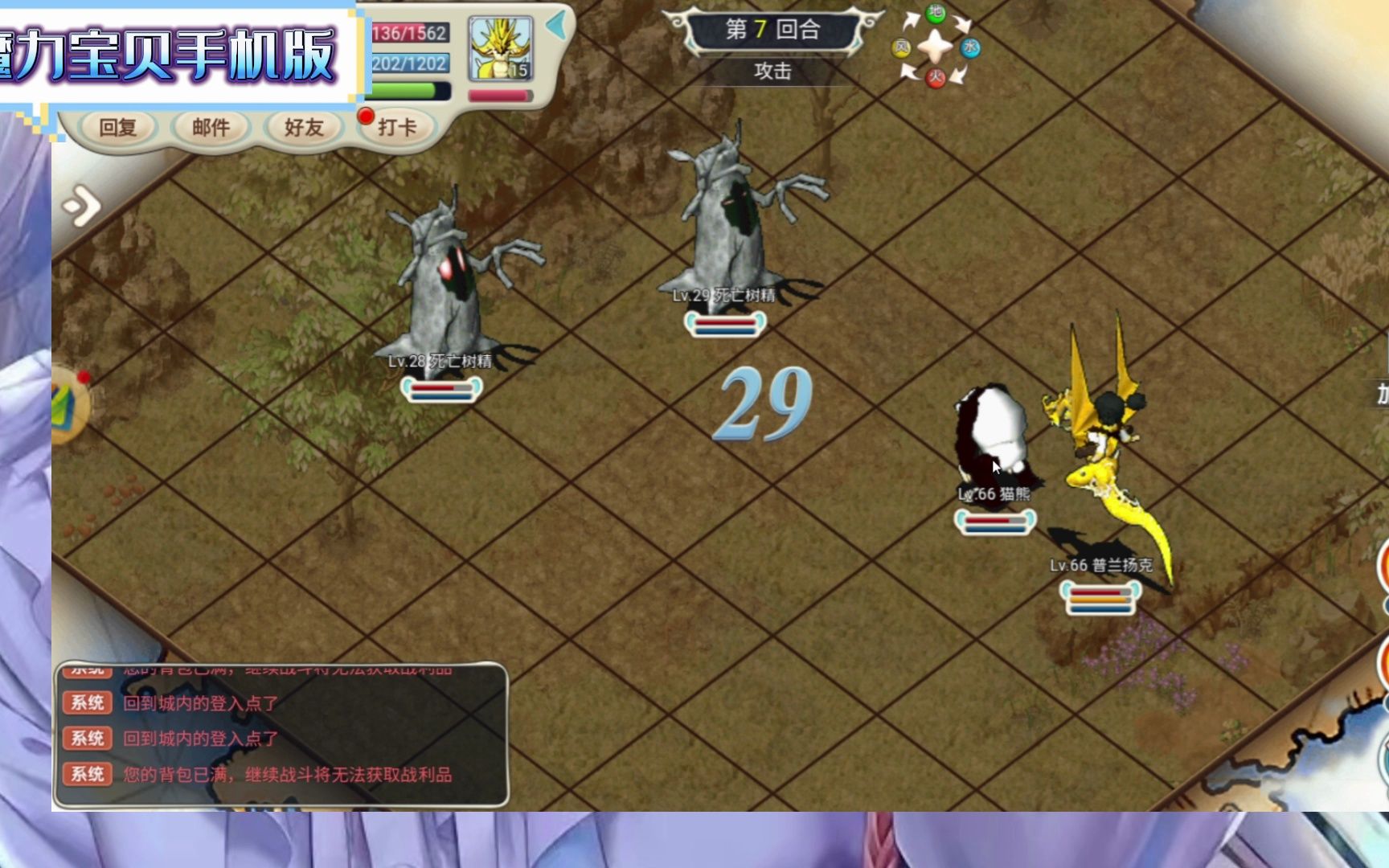The height and width of the screenshot is (868, 1389).
Task: Open the system chat log box
Action: [x=281, y=735]
